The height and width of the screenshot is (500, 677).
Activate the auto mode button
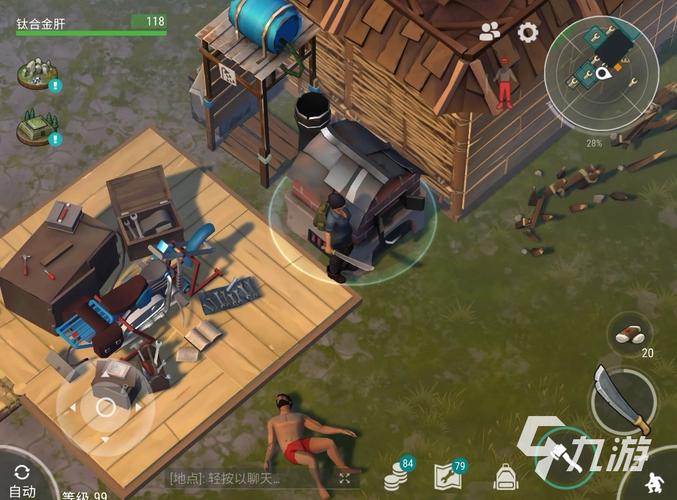pos(21,478)
